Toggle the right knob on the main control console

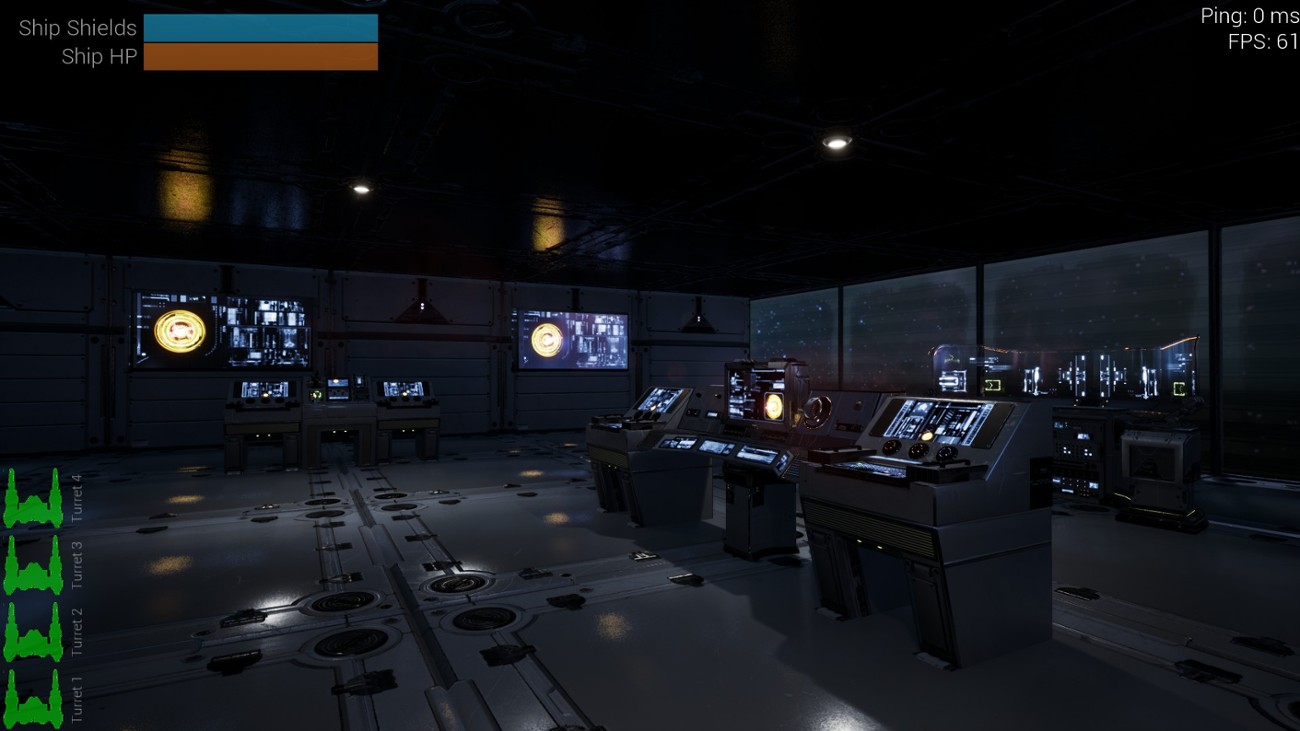click(x=944, y=453)
